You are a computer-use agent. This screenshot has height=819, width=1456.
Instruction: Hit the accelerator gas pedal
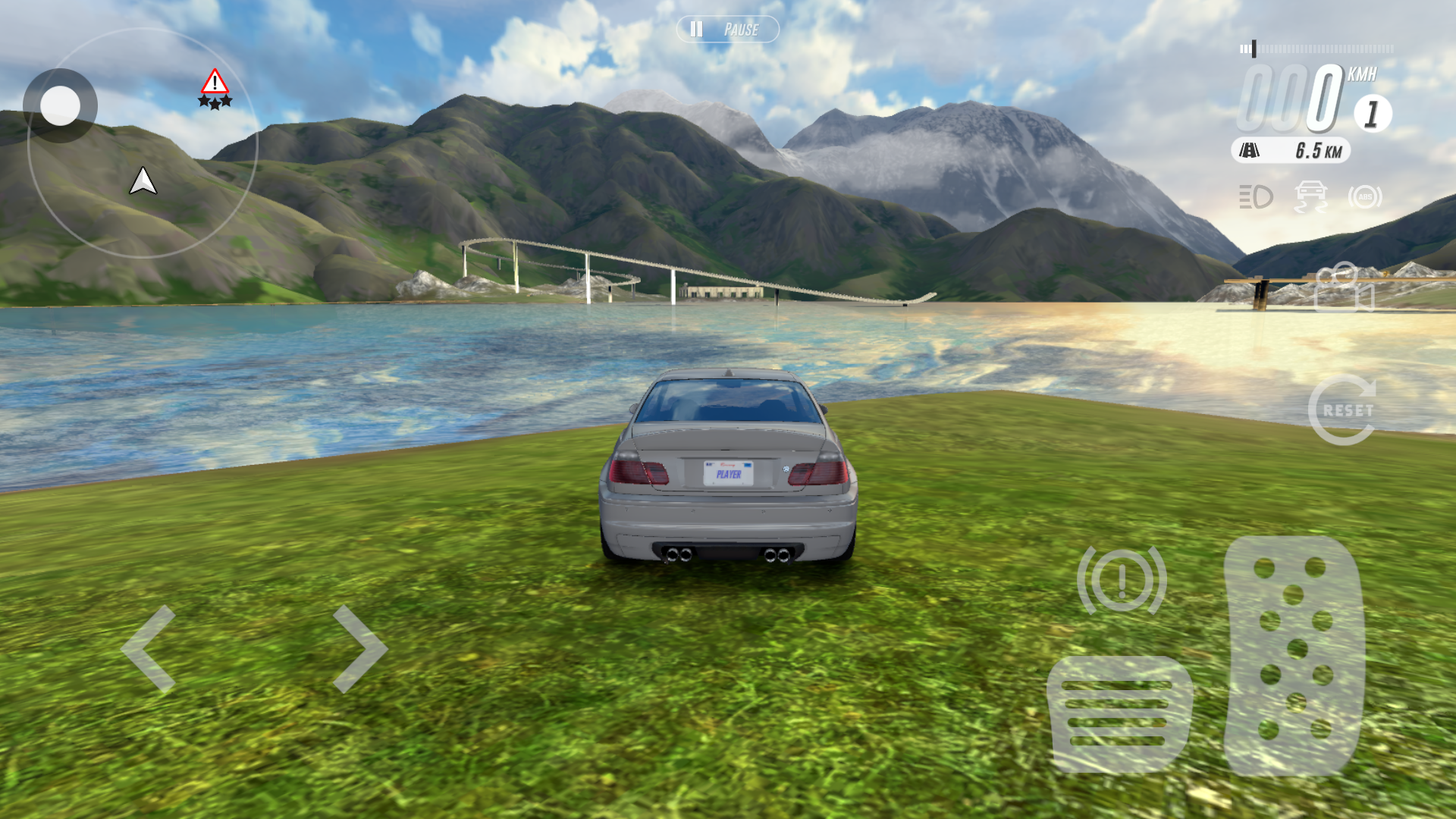point(1294,655)
